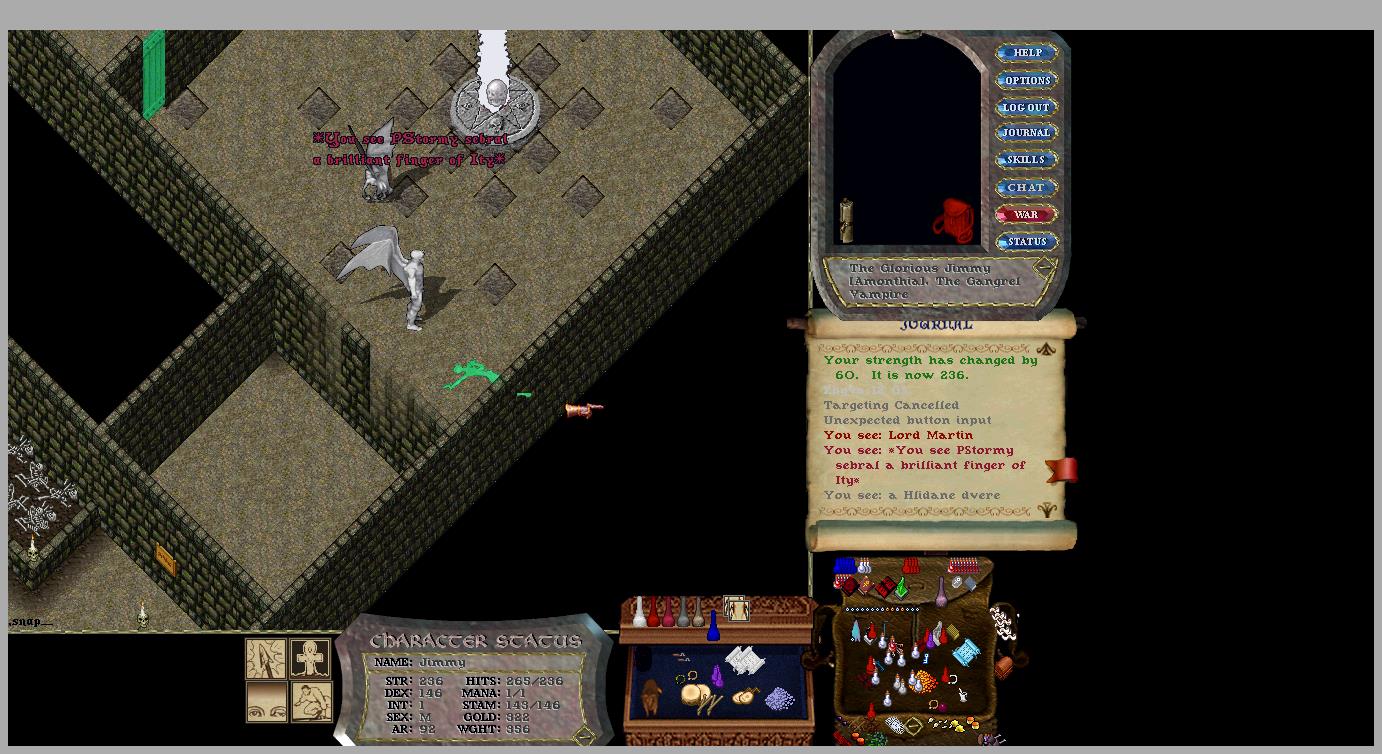The image size is (1382, 754).
Task: Open the Journal from the paperdoll
Action: pos(1027,133)
